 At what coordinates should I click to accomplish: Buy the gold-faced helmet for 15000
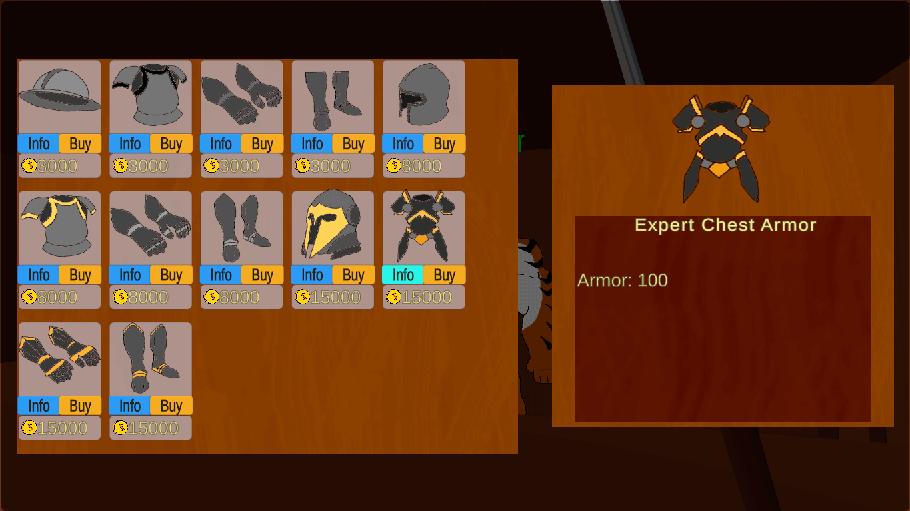(x=353, y=274)
